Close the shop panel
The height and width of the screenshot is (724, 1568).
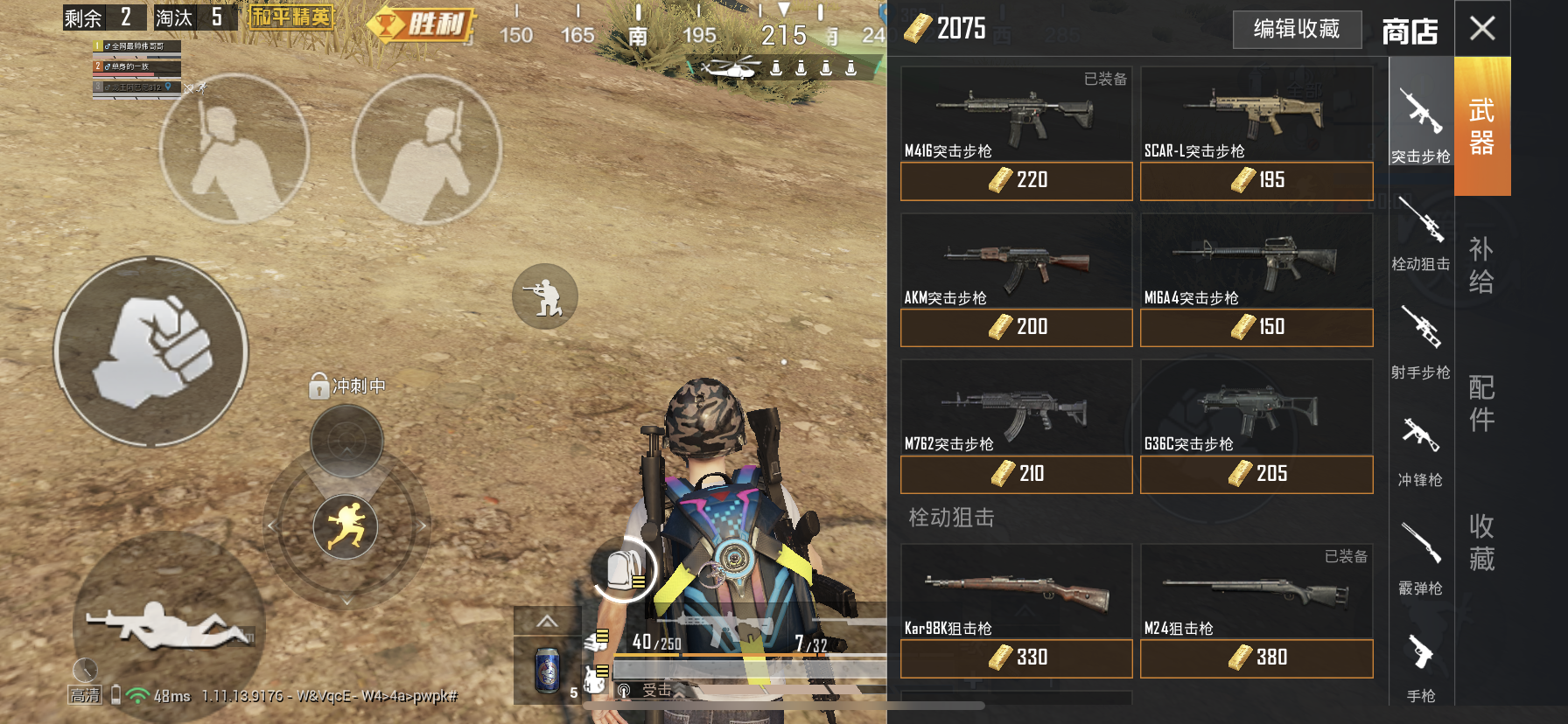point(1482,29)
